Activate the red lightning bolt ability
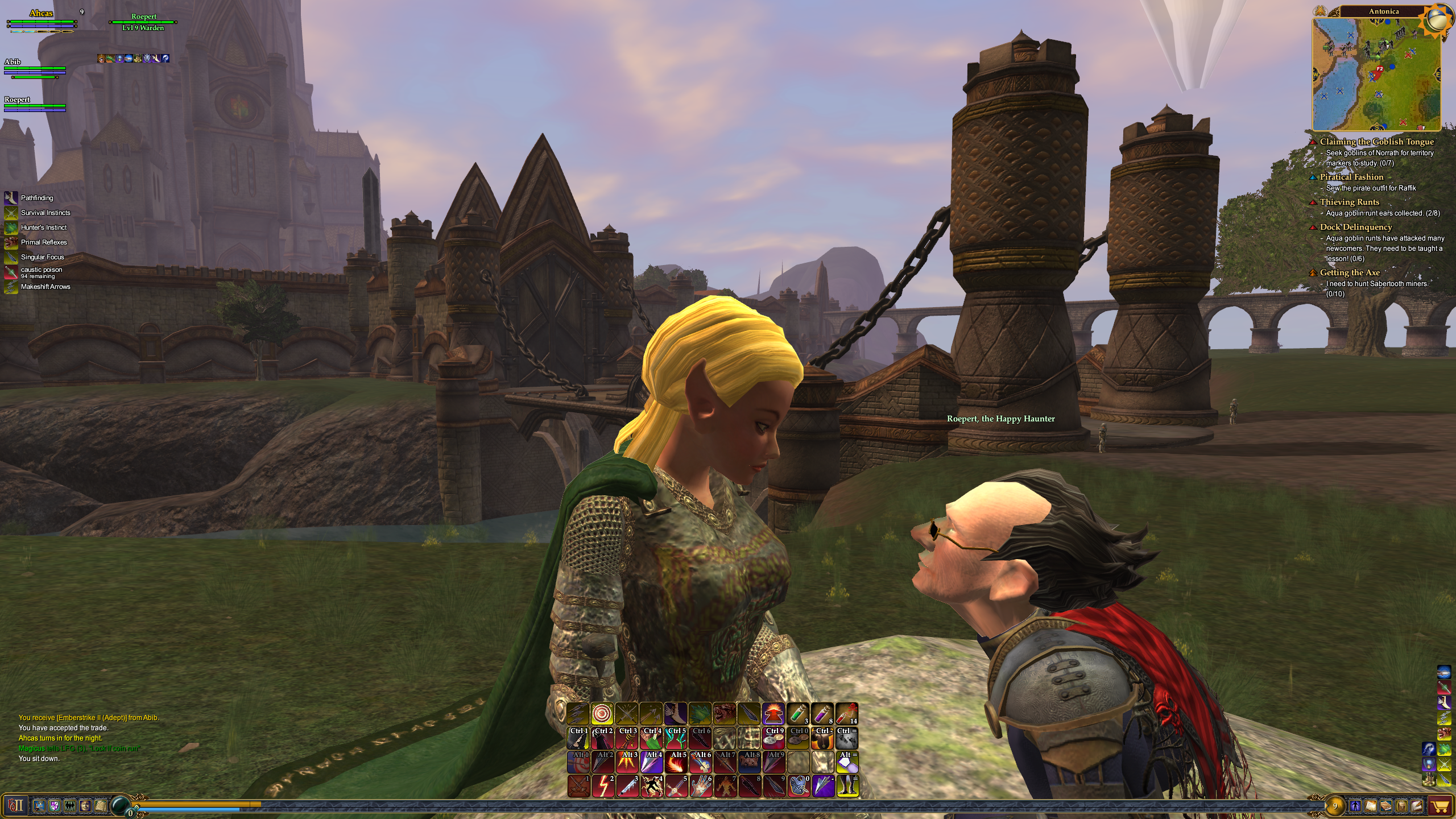1456x819 pixels. [x=603, y=787]
